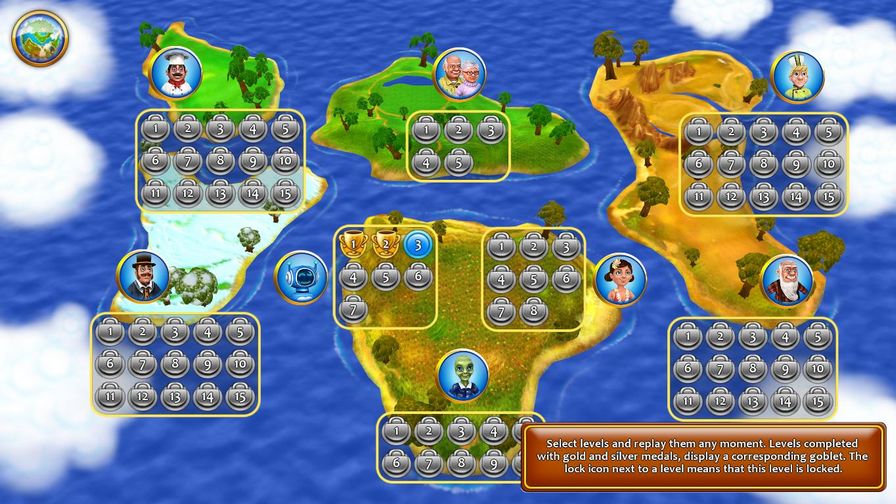Select the unlocked blue level 3
This screenshot has height=504, width=896.
417,244
